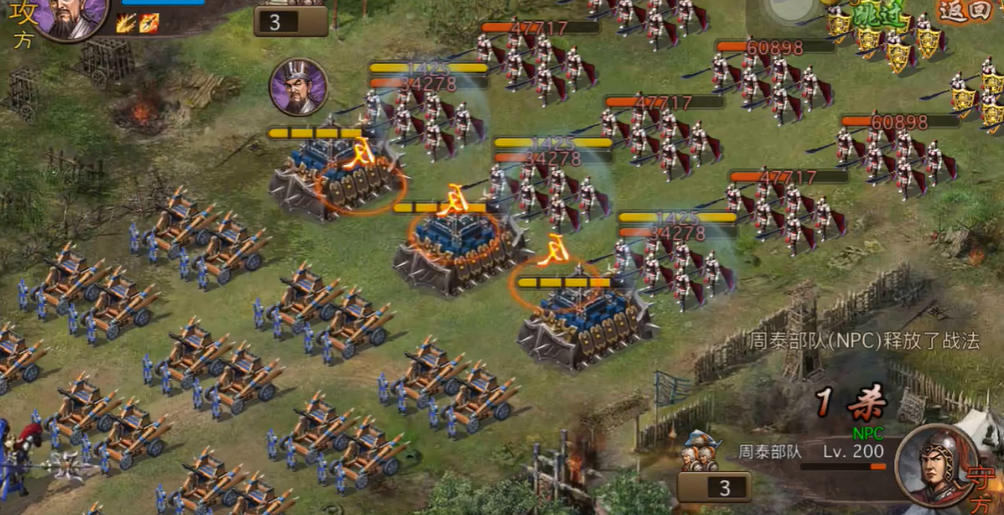The width and height of the screenshot is (1004, 515).
Task: Tap the purple general portrait above the siege cart
Action: 299,87
